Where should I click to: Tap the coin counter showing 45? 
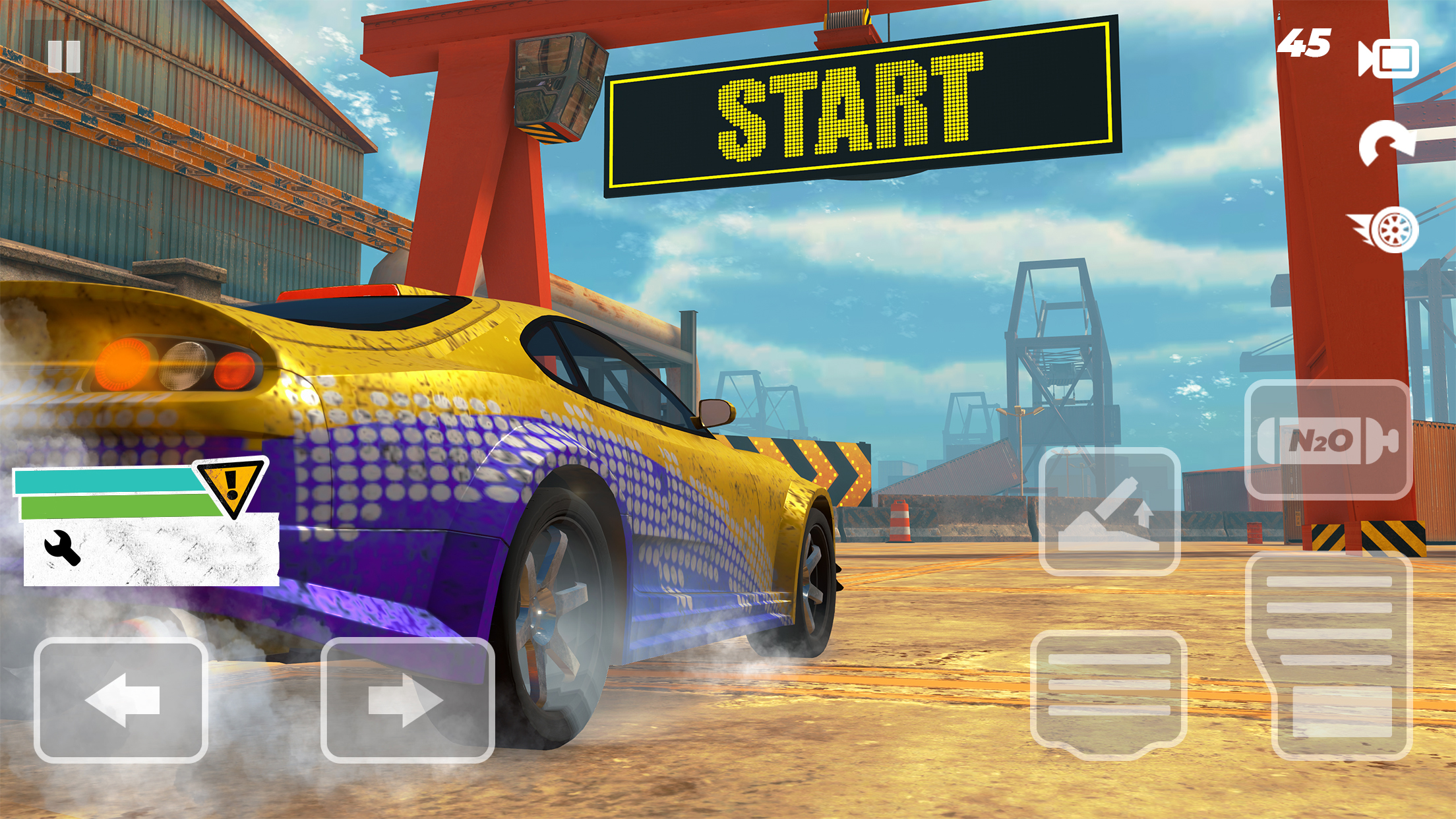click(x=1302, y=43)
